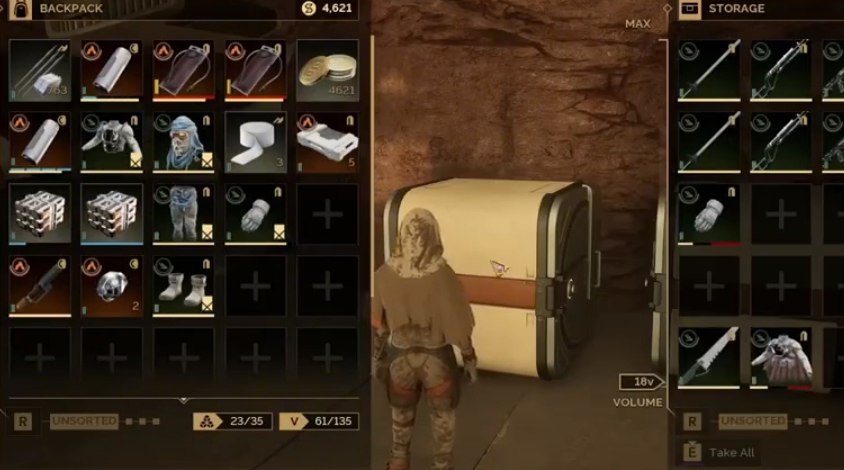Select the armor piece in storage
The width and height of the screenshot is (844, 470).
(x=781, y=357)
